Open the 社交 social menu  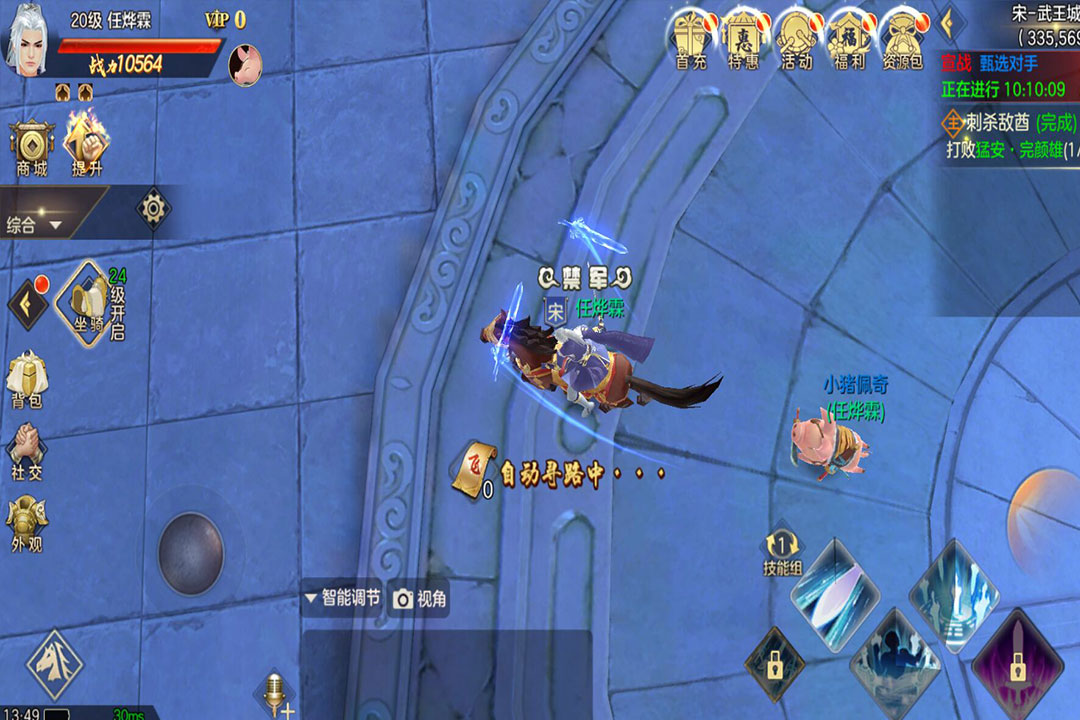pyautogui.click(x=27, y=453)
